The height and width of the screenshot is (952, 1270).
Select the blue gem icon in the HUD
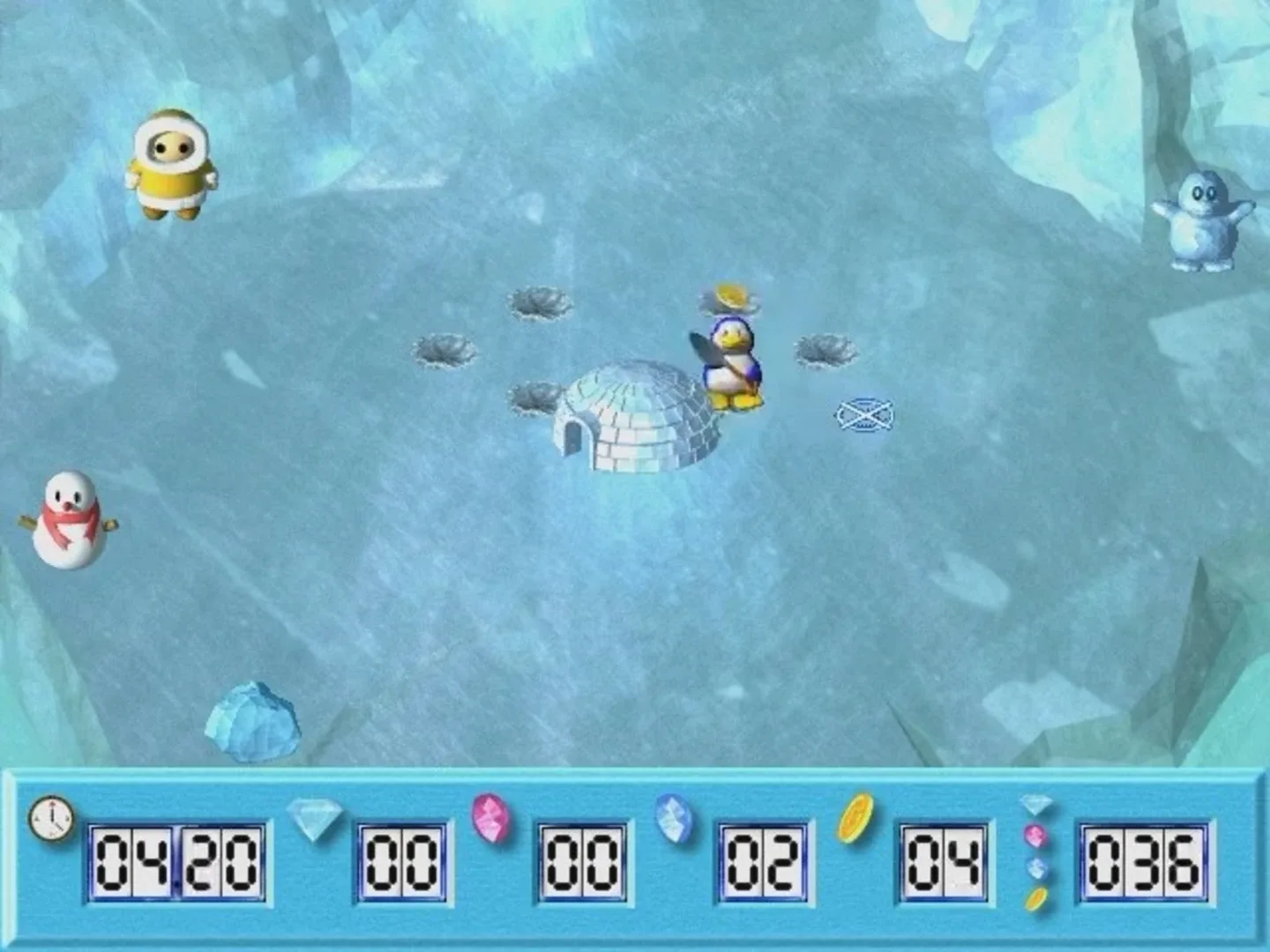click(x=673, y=820)
